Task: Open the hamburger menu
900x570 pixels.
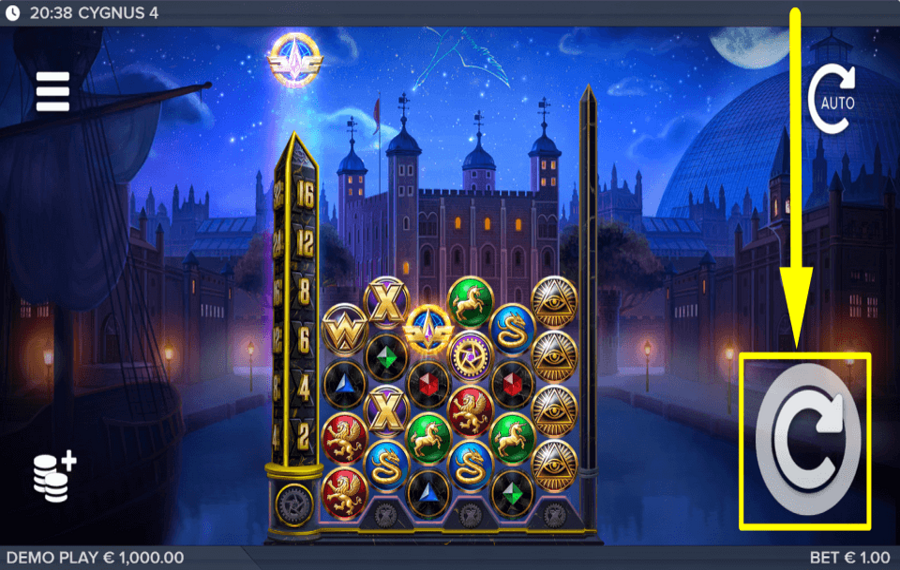Action: point(52,91)
